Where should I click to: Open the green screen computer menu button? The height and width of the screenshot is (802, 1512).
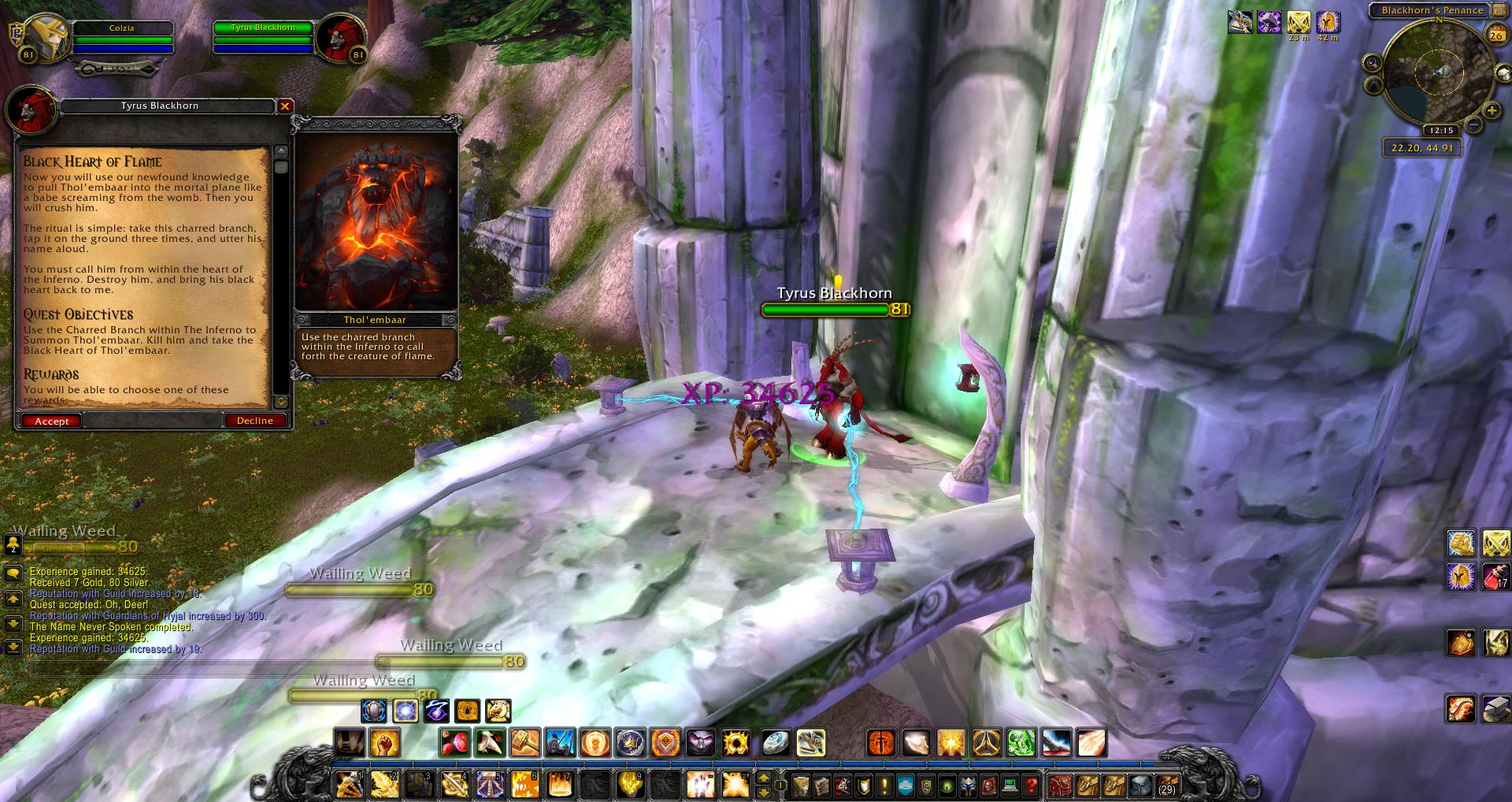(x=1010, y=785)
